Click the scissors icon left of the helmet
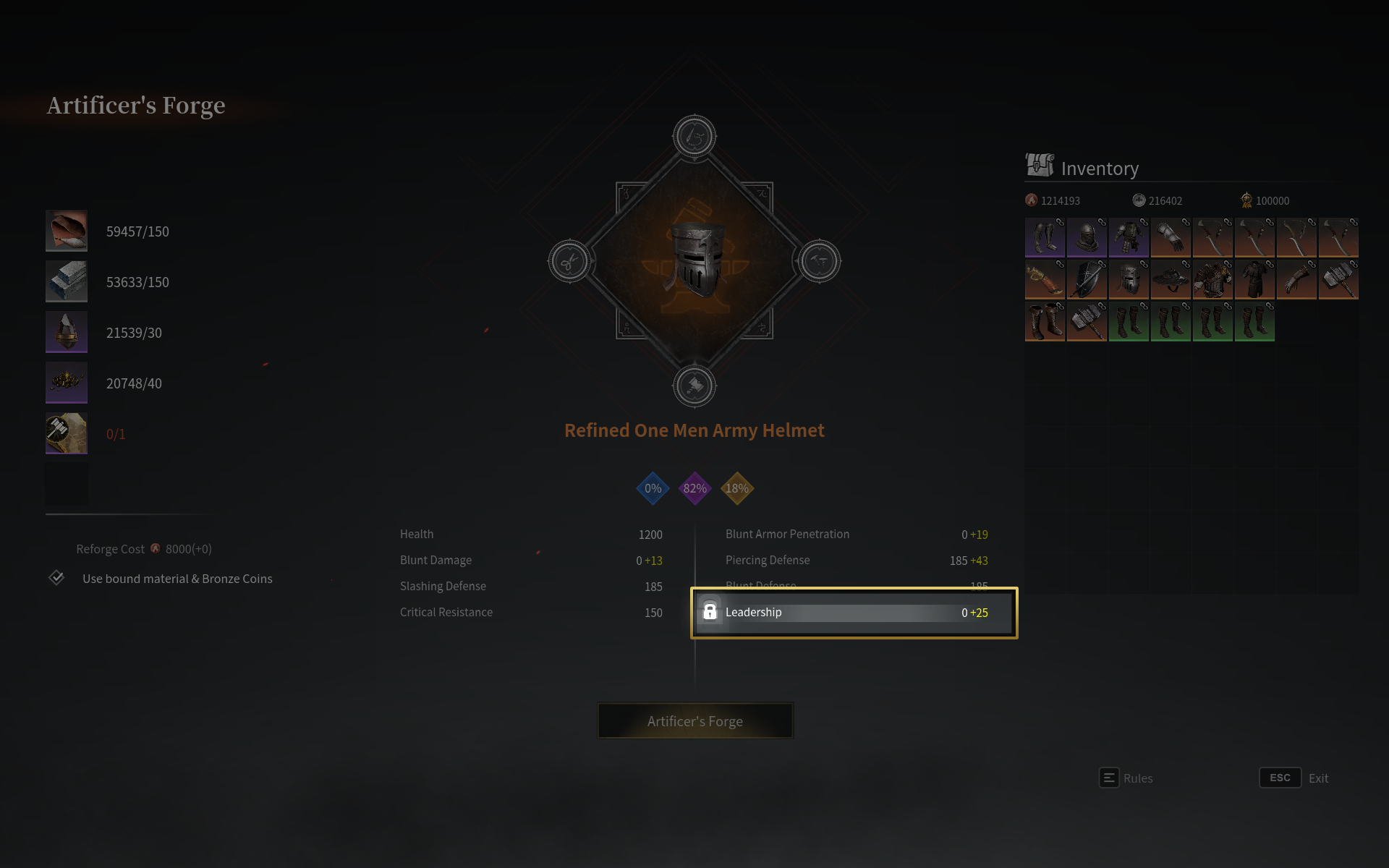 (x=569, y=262)
